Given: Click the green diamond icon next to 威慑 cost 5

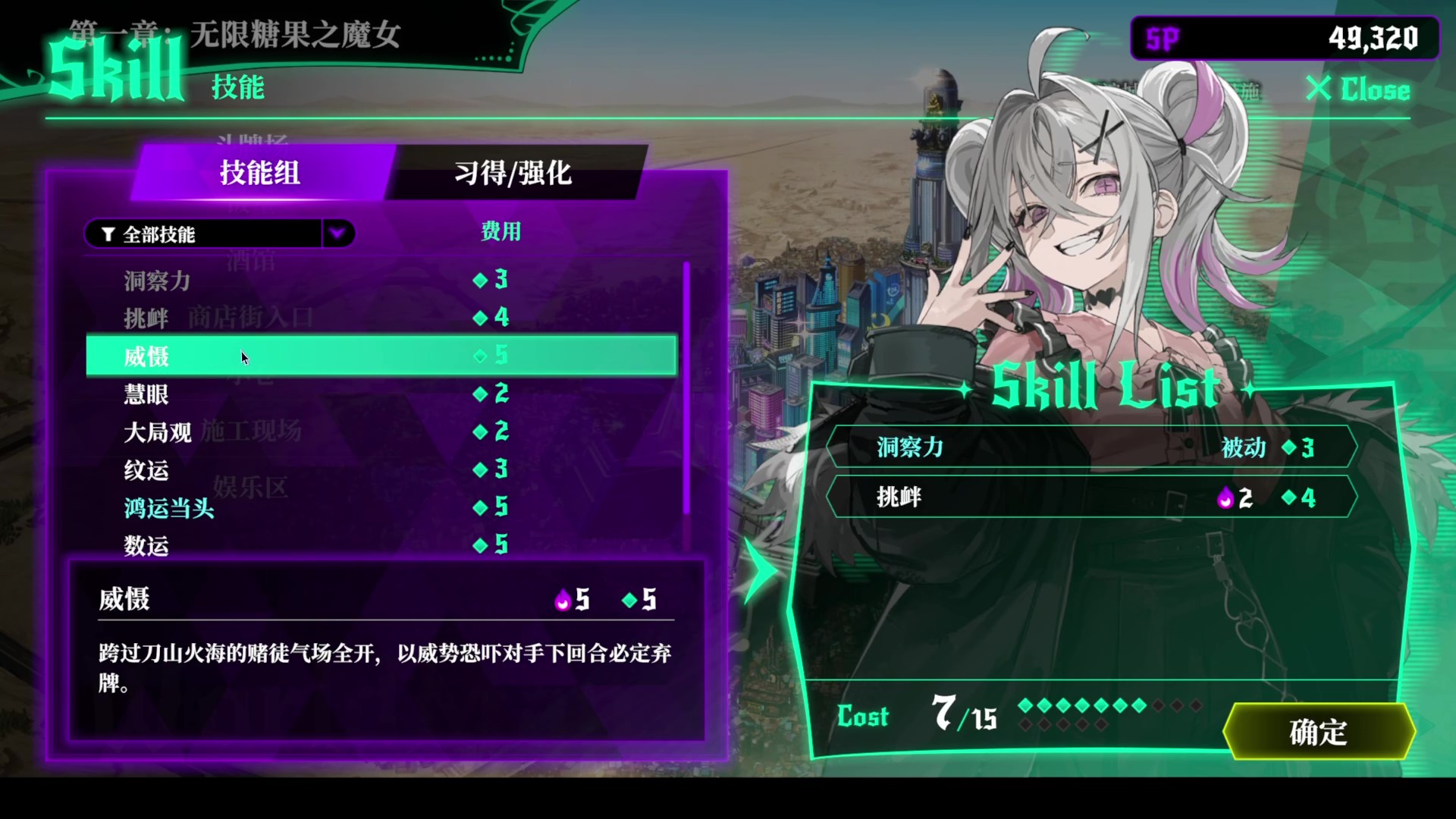Looking at the screenshot, I should [x=628, y=600].
